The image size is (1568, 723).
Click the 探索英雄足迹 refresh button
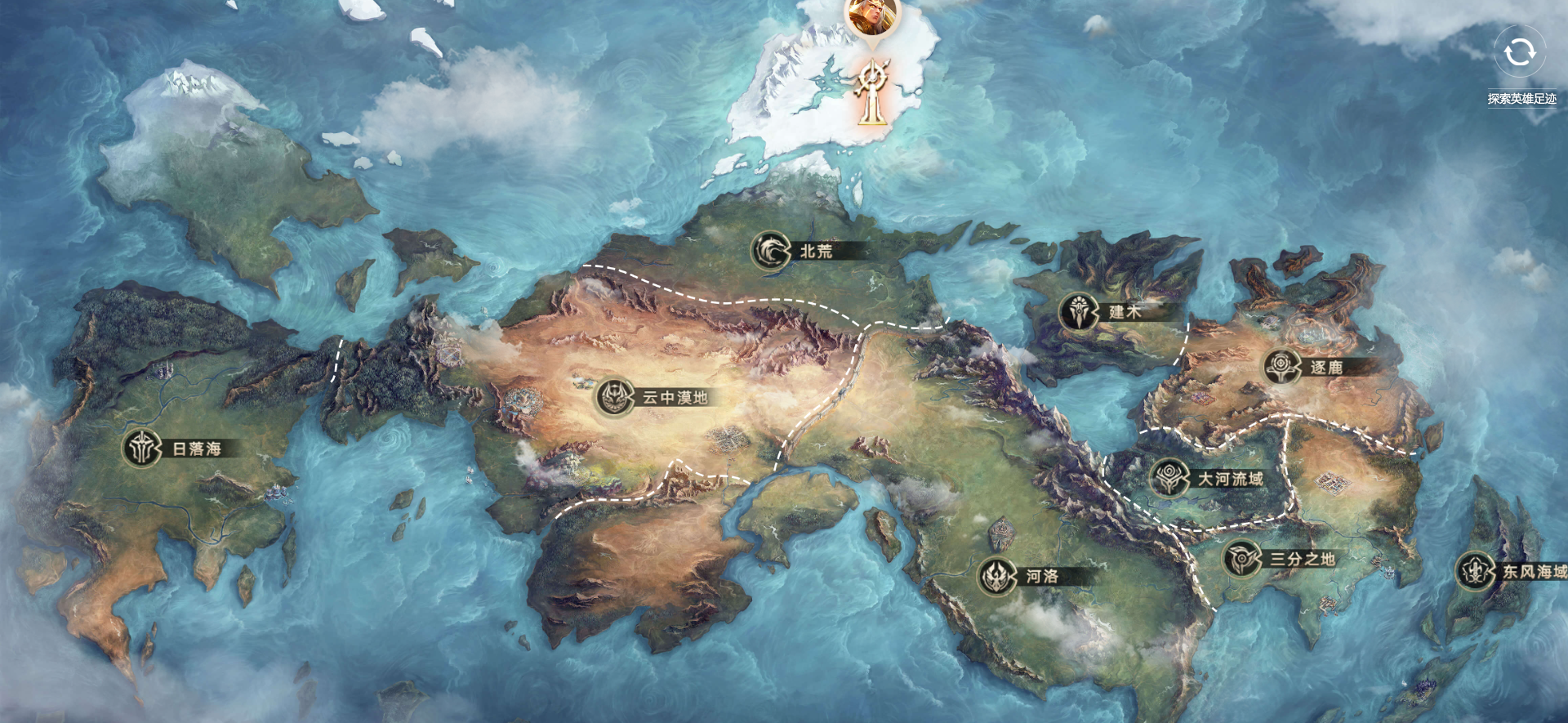(1519, 53)
